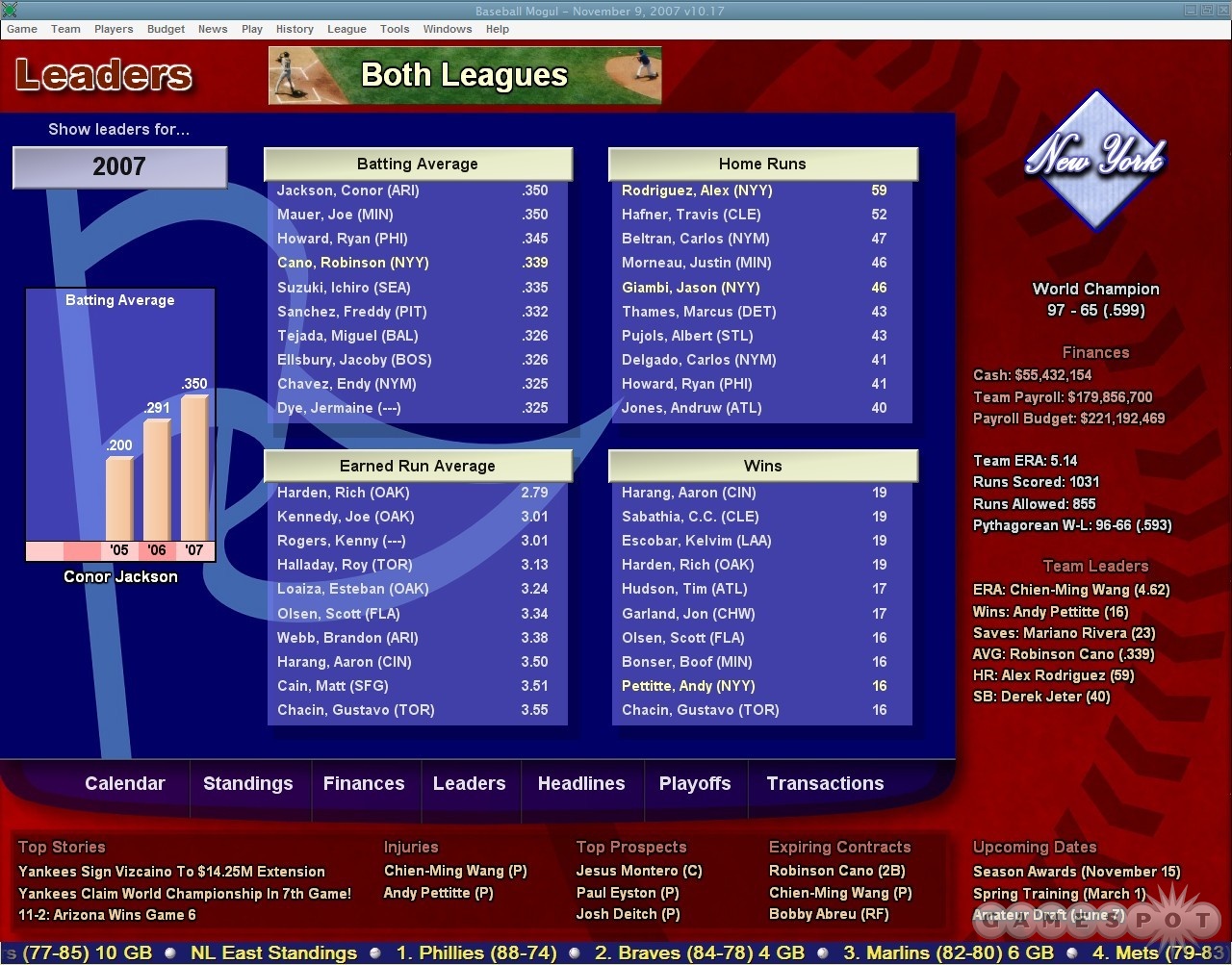Open the Game menu
1232x965 pixels.
(x=21, y=29)
